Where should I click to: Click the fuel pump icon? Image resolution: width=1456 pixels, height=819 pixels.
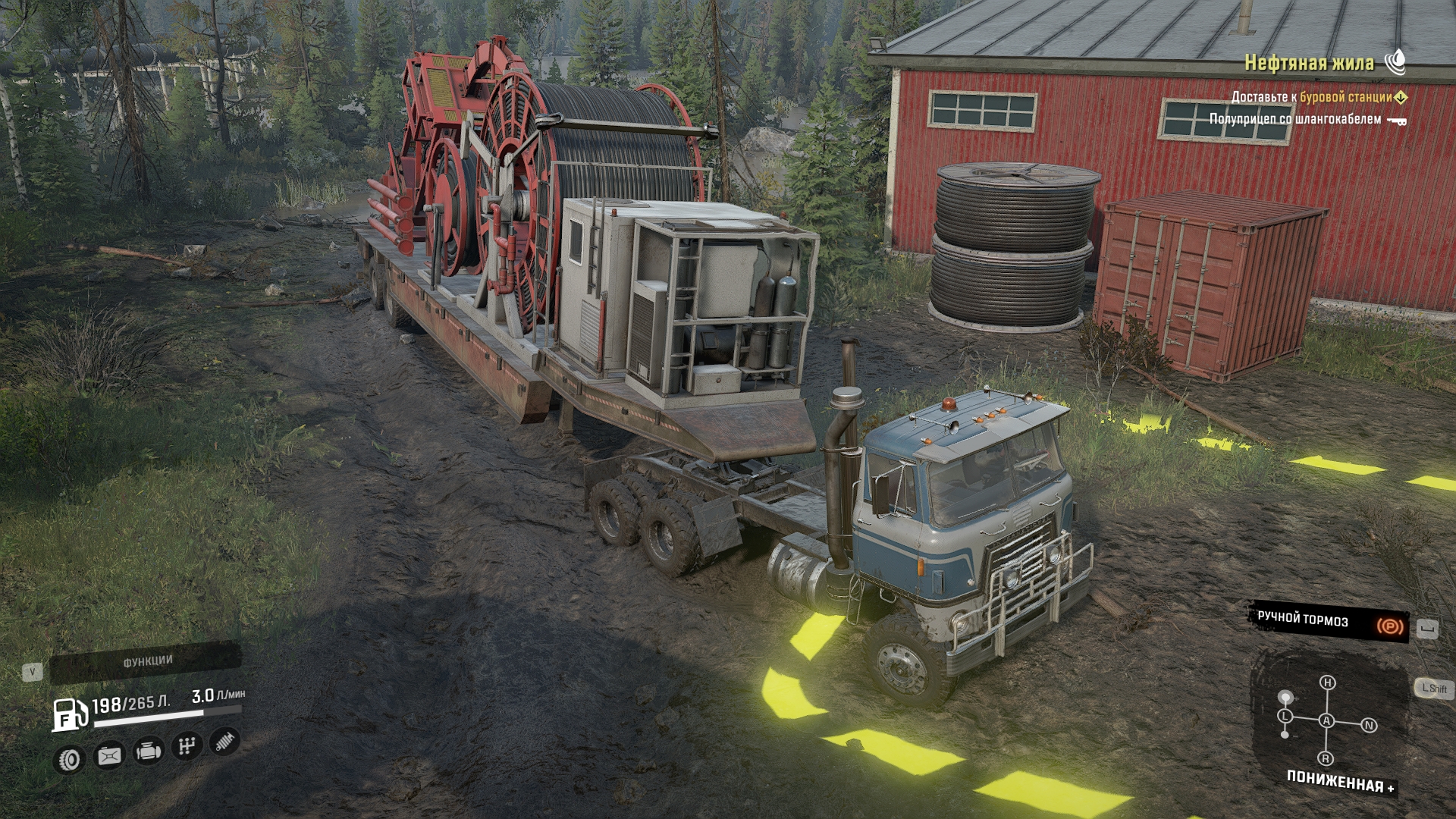(x=69, y=714)
